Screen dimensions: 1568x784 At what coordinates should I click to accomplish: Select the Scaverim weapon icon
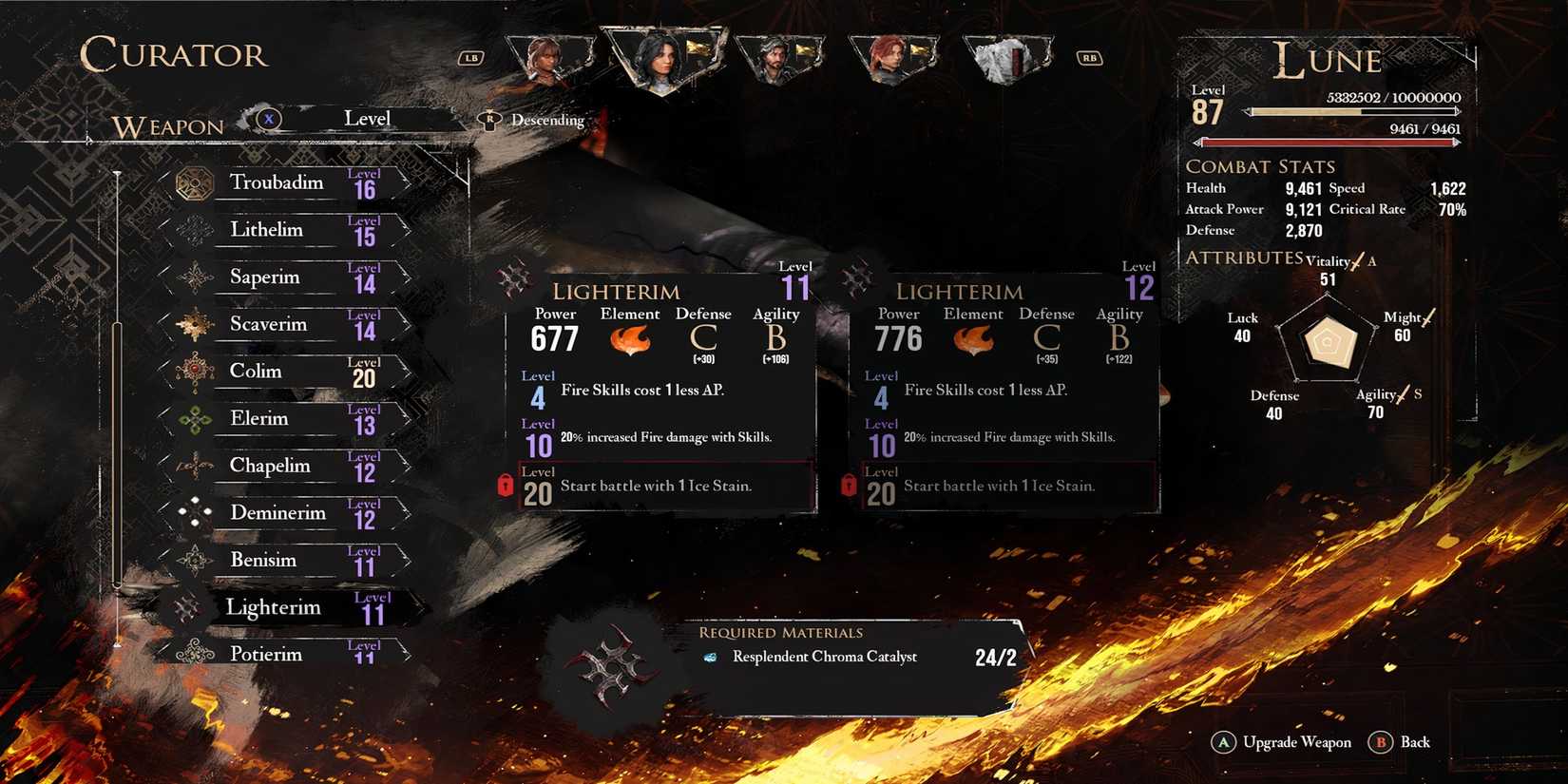[x=197, y=324]
